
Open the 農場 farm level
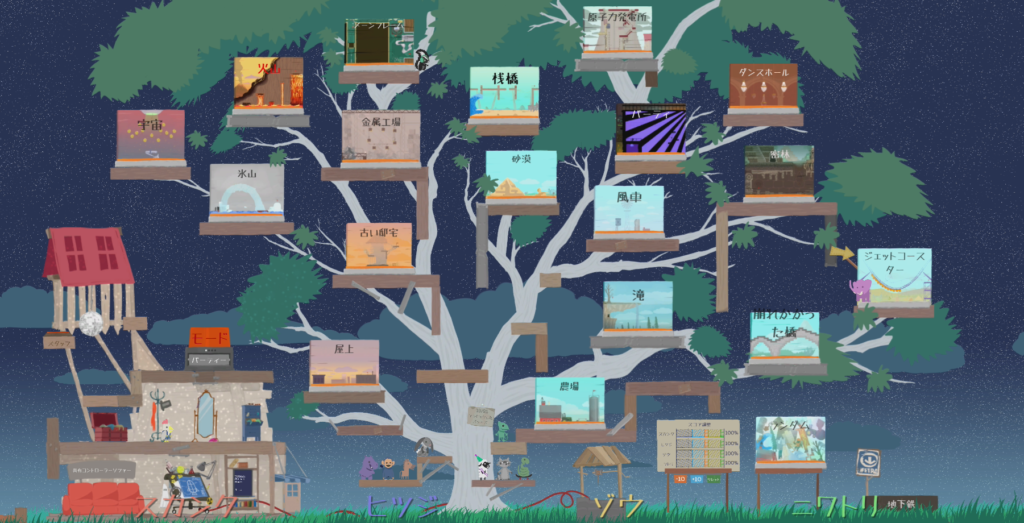pos(569,401)
